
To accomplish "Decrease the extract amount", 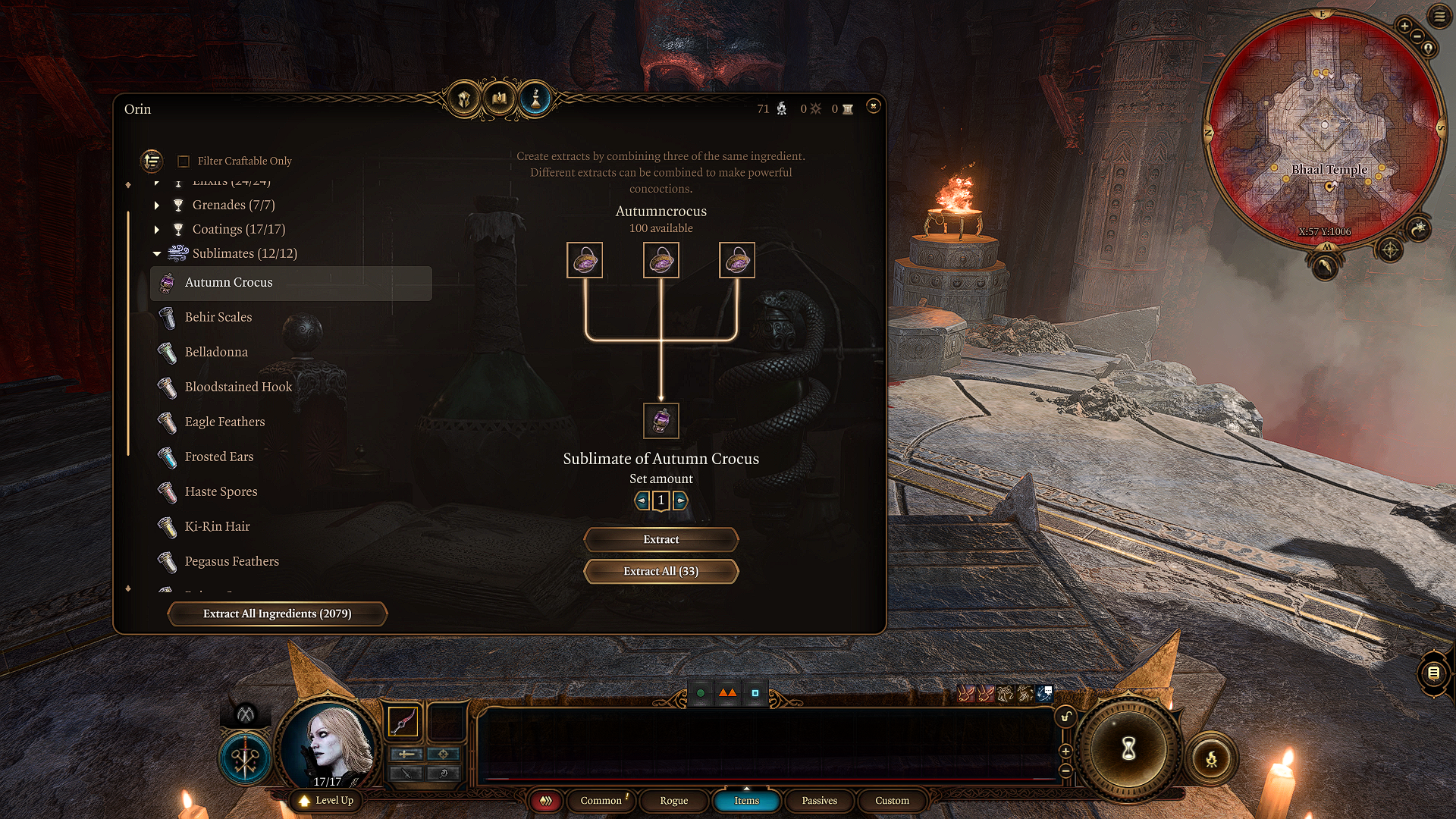I will pos(642,500).
